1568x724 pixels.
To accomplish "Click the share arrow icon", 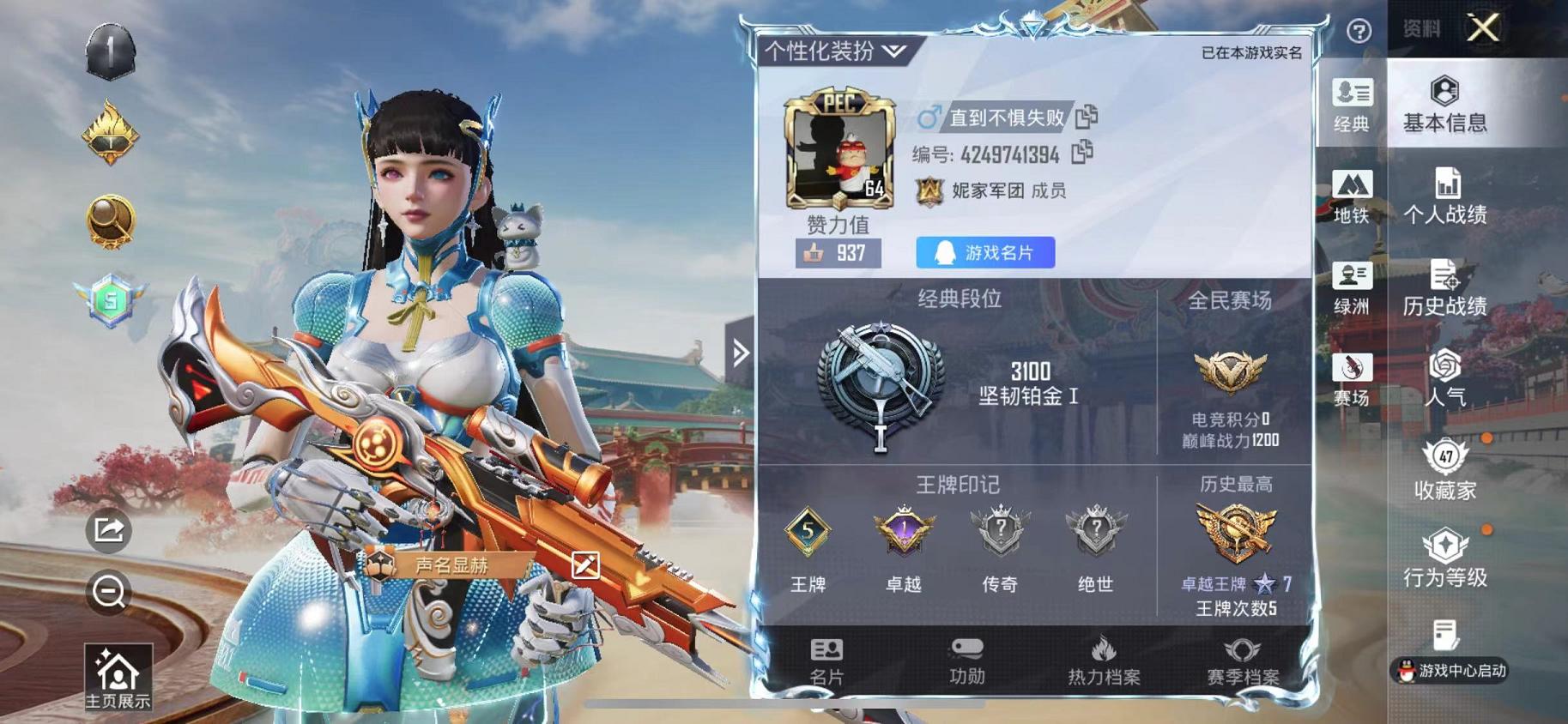I will (x=109, y=529).
